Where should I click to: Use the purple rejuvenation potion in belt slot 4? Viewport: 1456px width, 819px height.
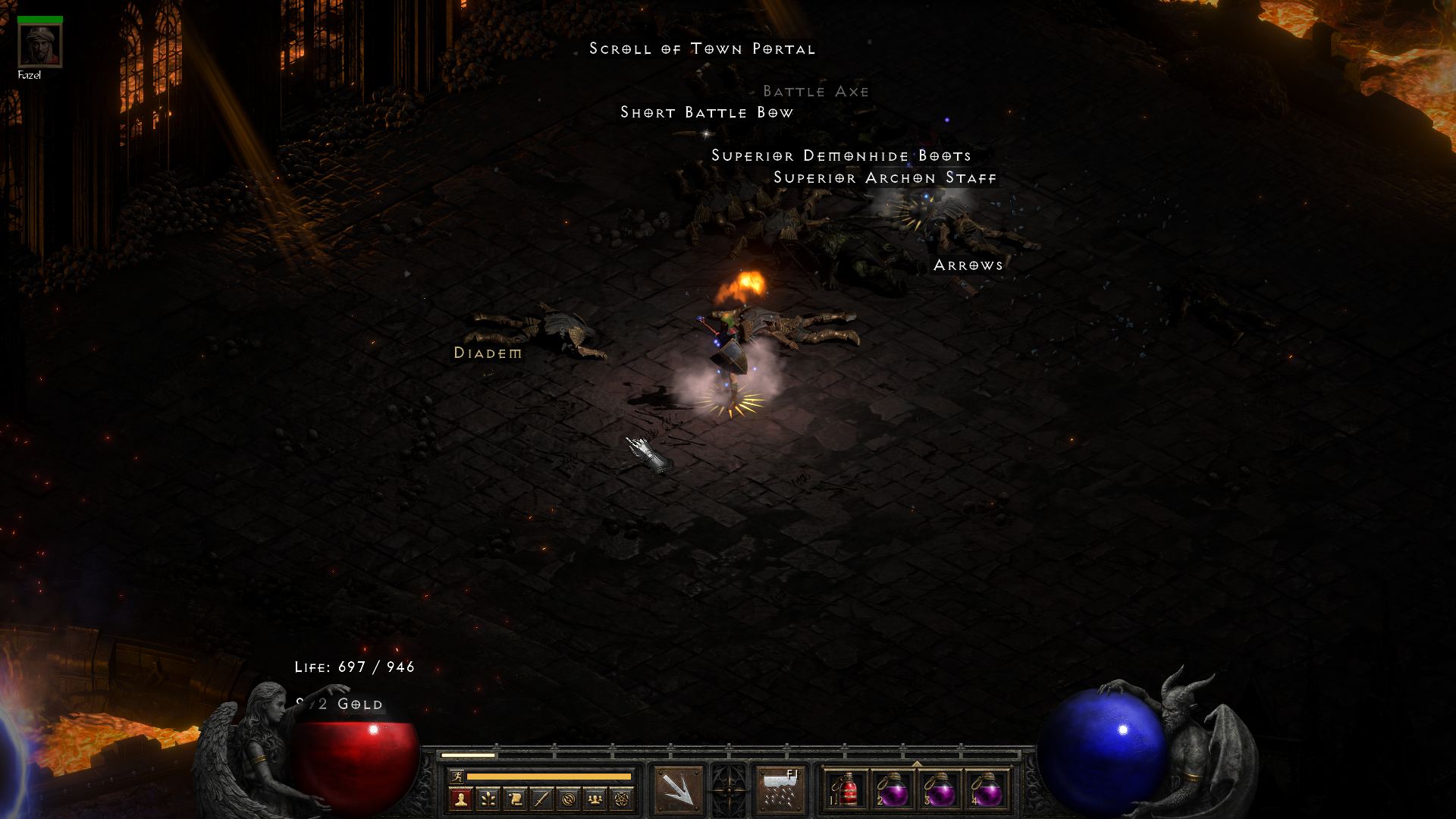coord(987,790)
